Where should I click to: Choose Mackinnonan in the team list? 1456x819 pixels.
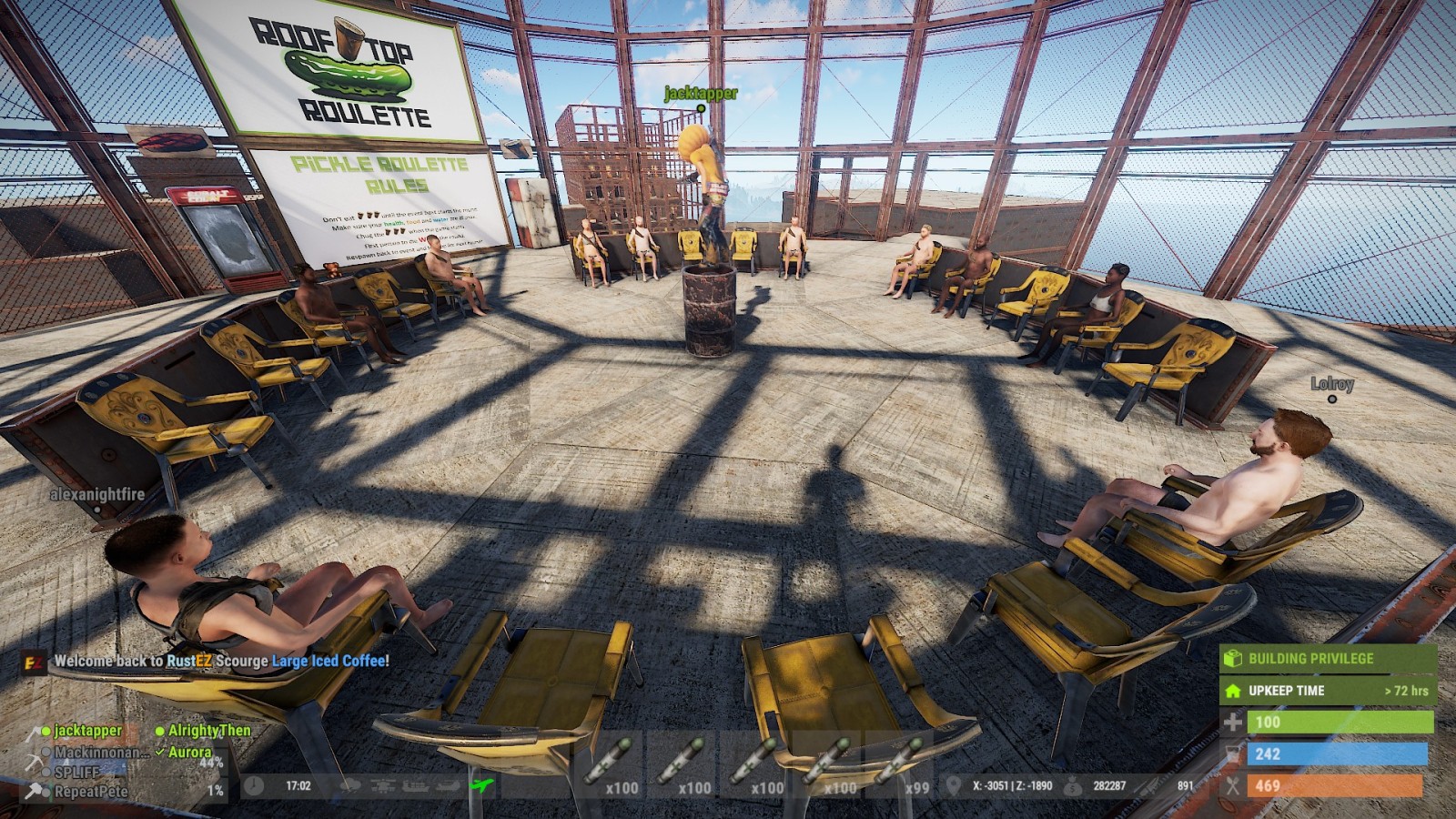click(100, 753)
